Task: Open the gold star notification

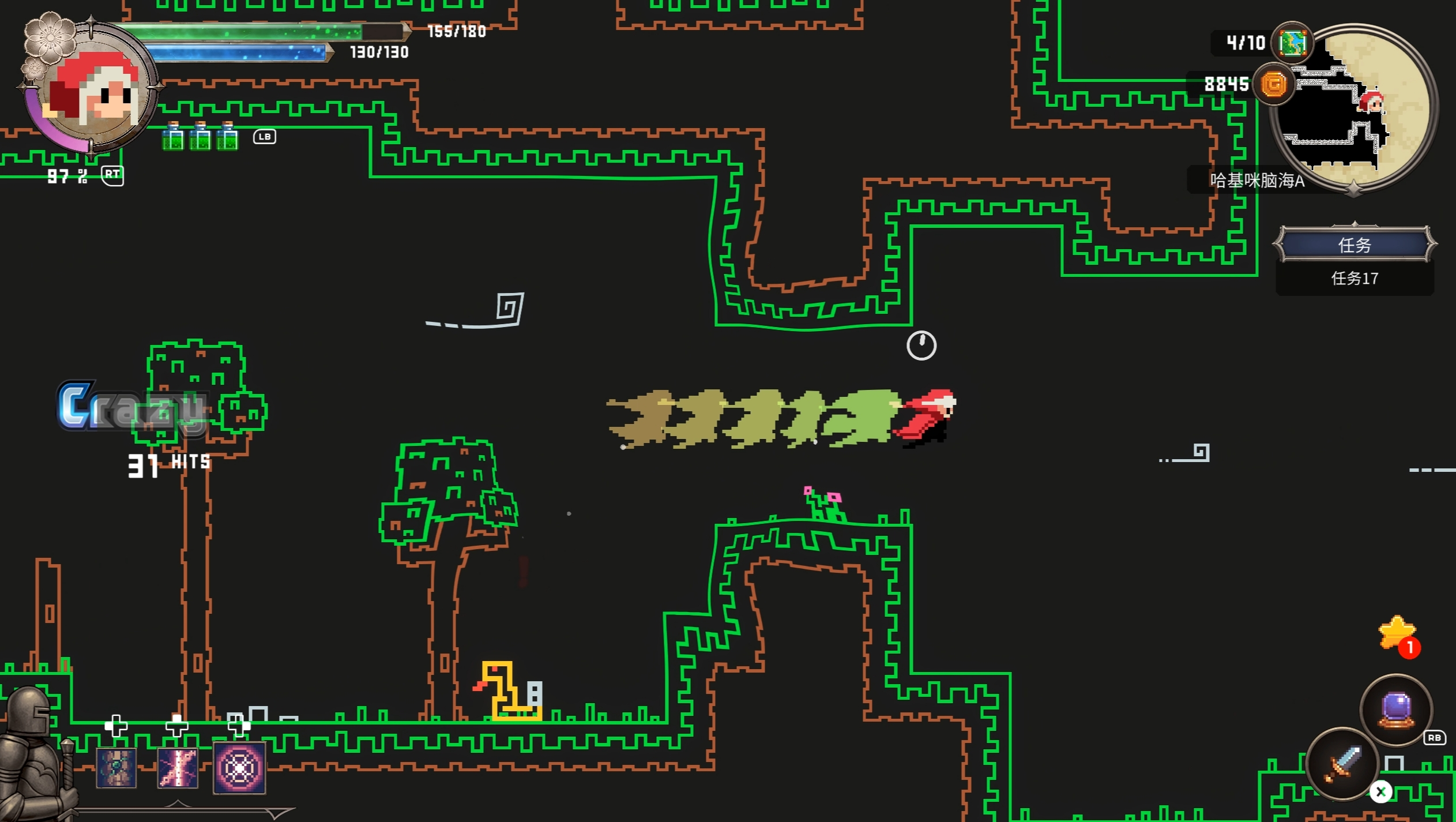Action: coord(1397,633)
